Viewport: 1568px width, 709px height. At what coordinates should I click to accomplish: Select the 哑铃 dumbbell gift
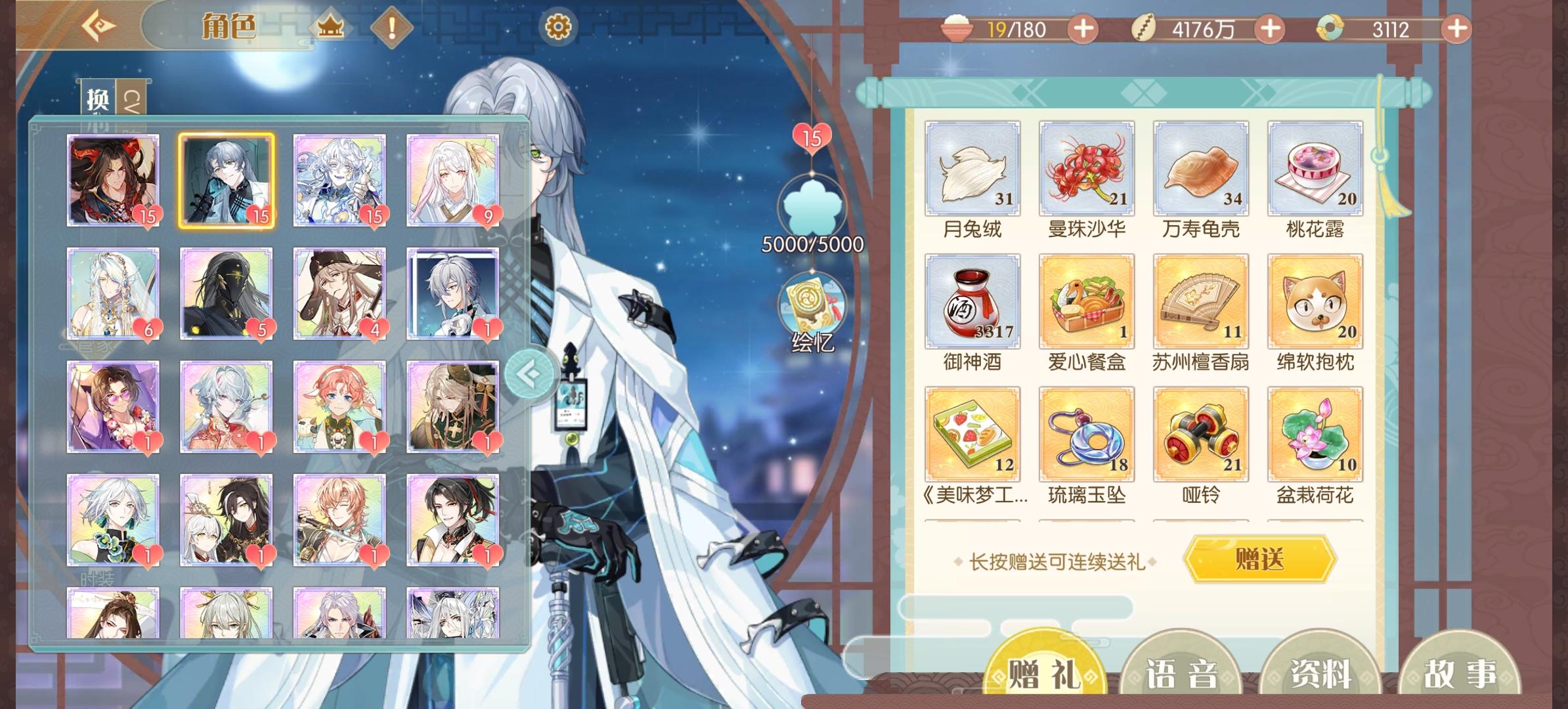tap(1201, 433)
